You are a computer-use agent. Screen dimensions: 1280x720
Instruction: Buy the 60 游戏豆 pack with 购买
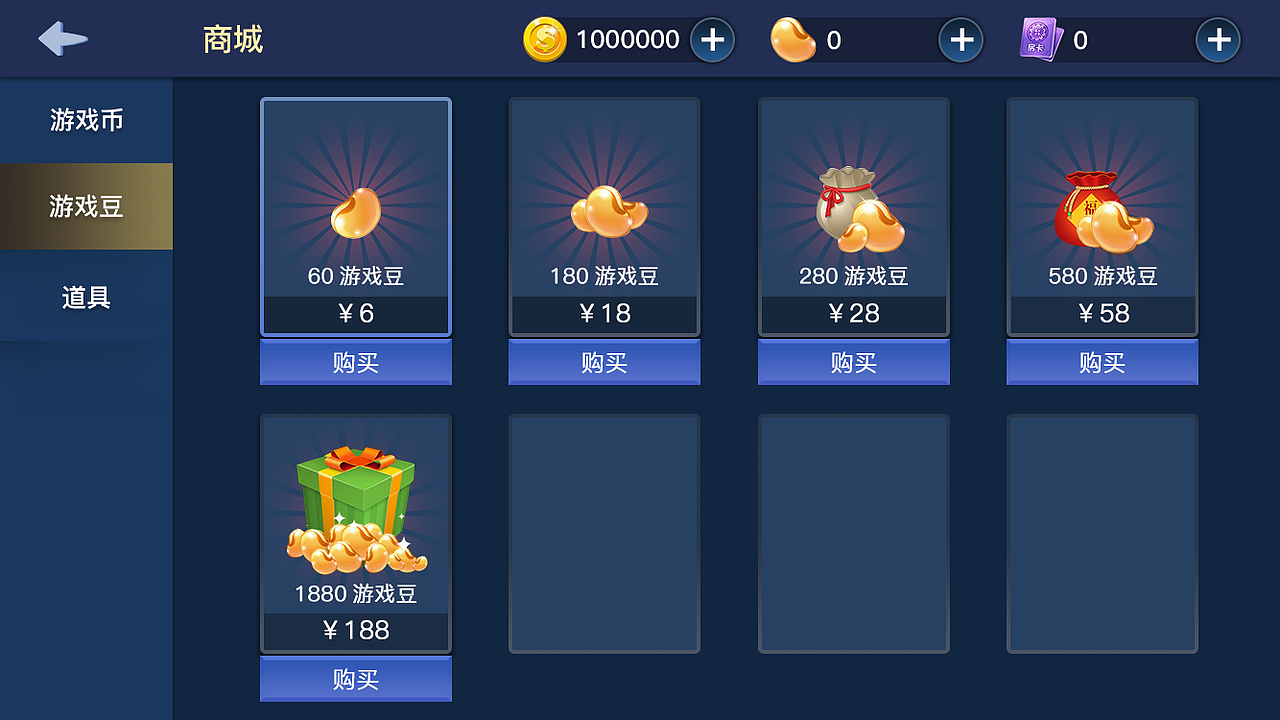355,362
